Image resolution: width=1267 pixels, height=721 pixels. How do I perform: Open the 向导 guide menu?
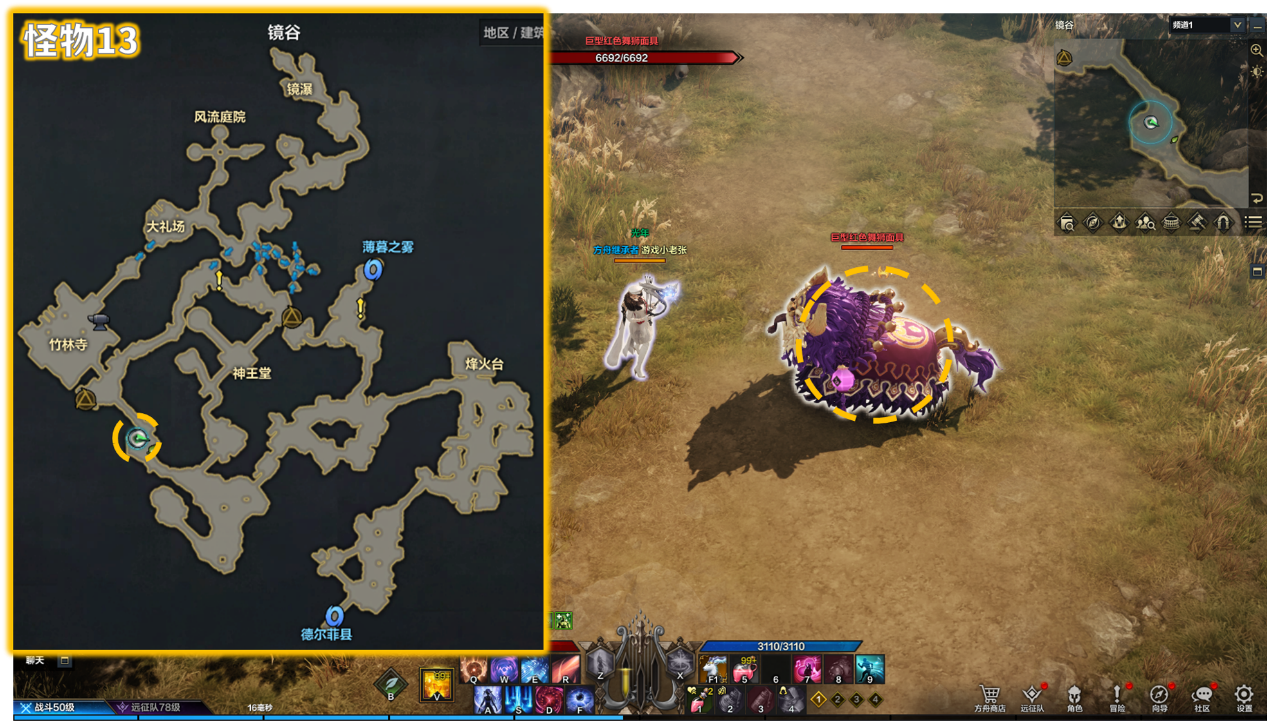[1159, 694]
